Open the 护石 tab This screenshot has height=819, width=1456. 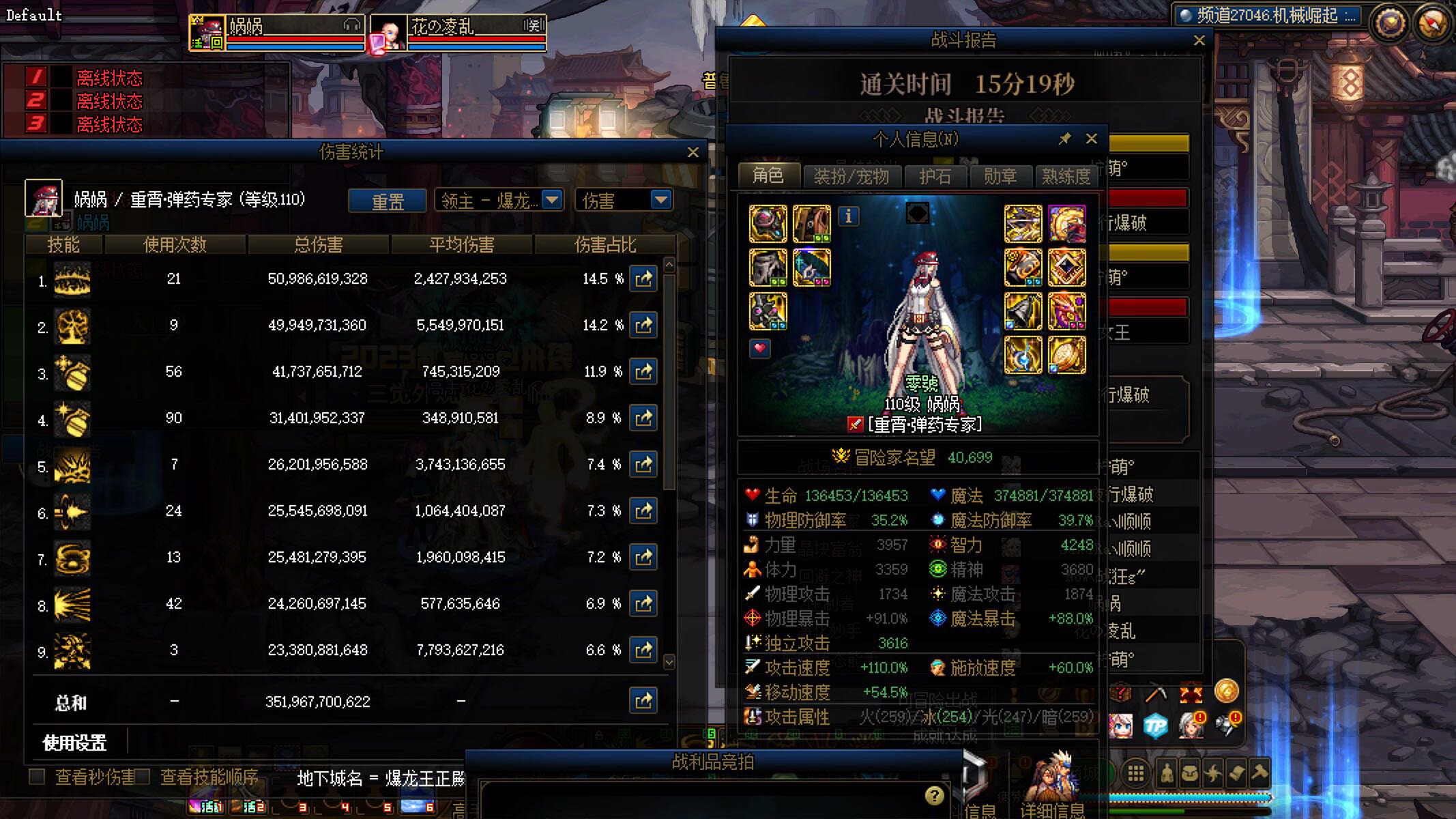pyautogui.click(x=935, y=177)
